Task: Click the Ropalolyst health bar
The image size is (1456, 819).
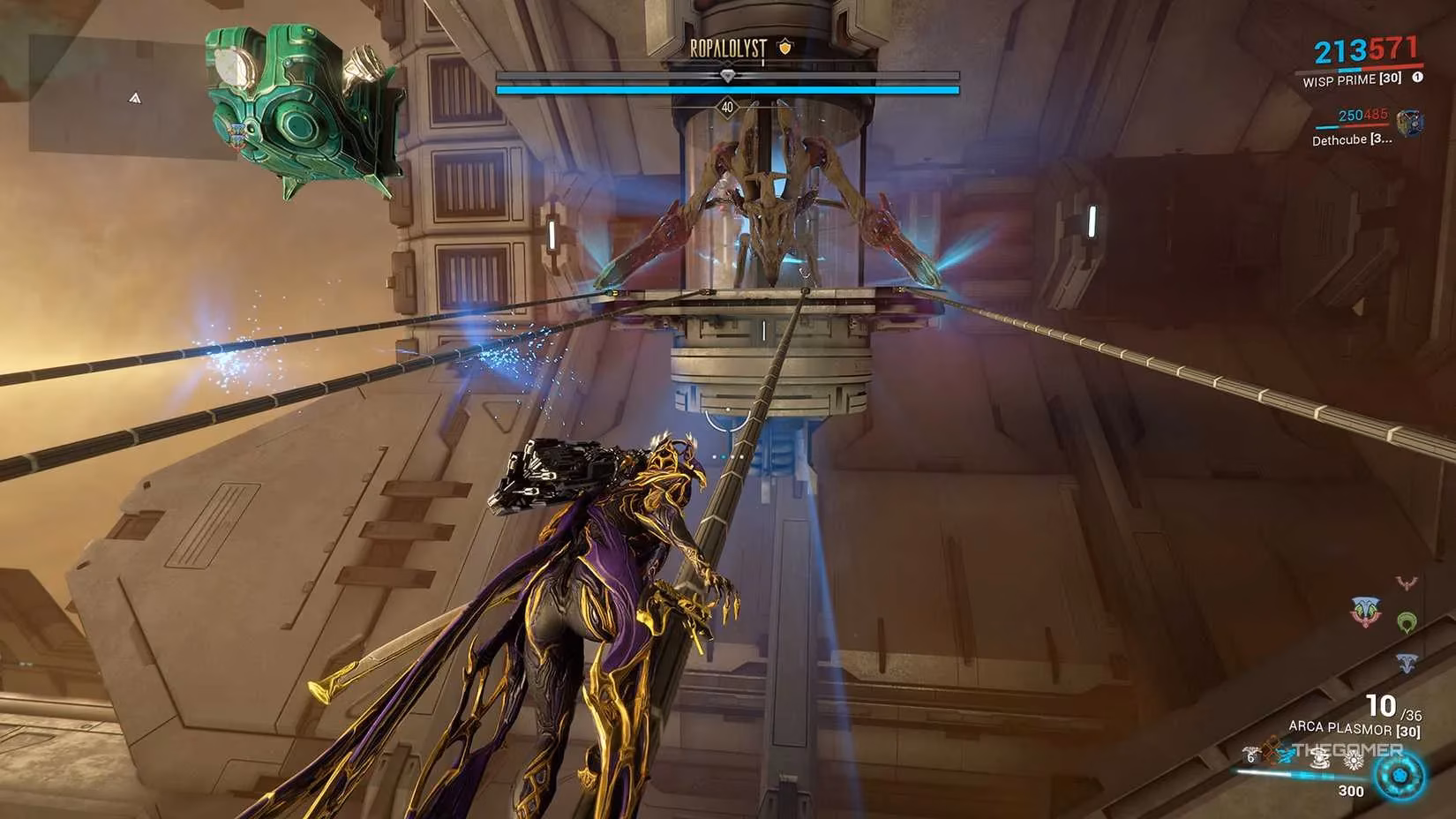Action: (727, 88)
